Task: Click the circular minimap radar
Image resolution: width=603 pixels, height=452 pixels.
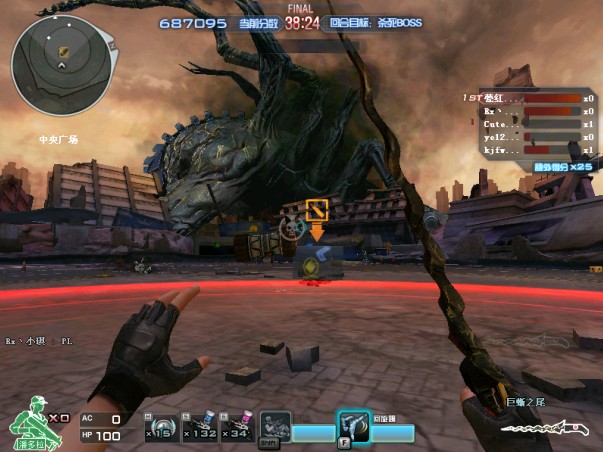Action: tap(60, 62)
